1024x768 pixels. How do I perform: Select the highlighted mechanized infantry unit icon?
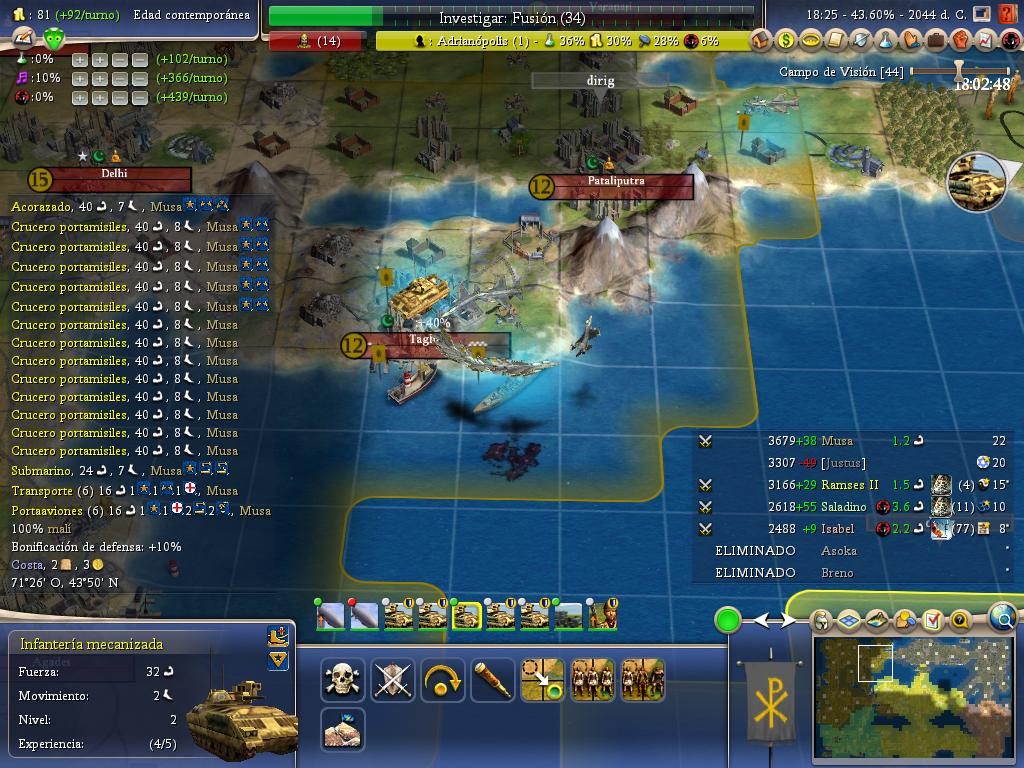pos(467,615)
